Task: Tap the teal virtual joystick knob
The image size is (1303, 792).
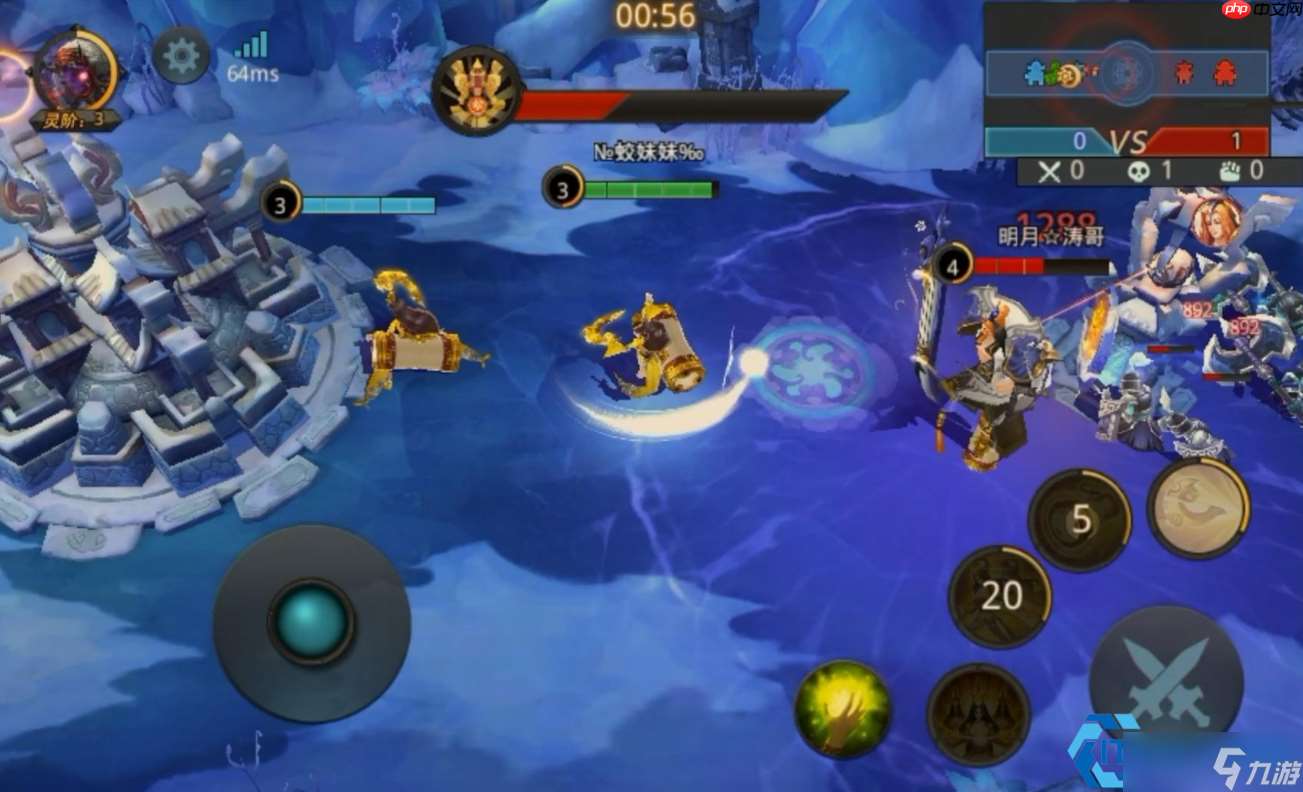Action: pos(312,621)
